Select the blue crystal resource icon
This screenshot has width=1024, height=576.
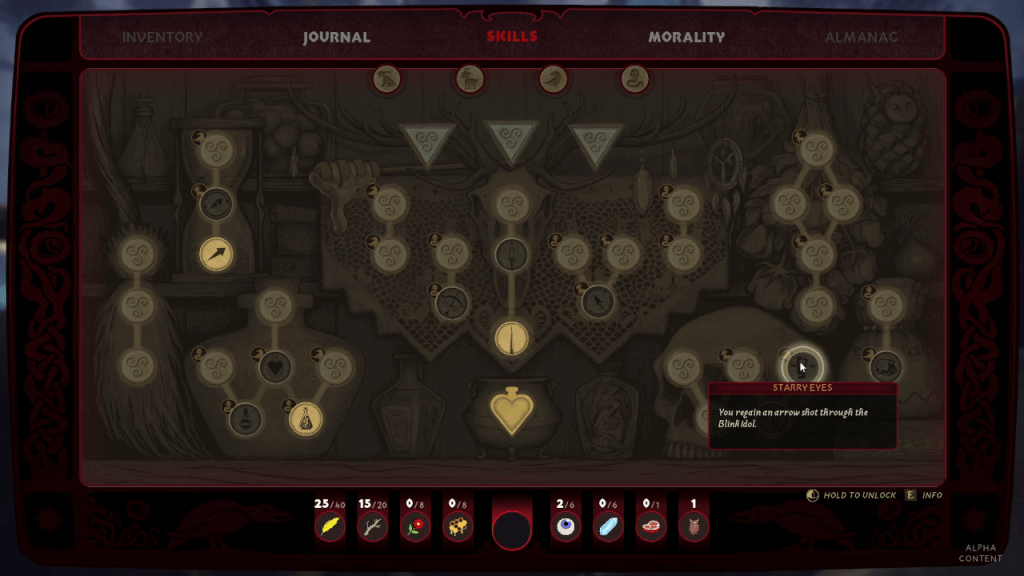pos(608,526)
